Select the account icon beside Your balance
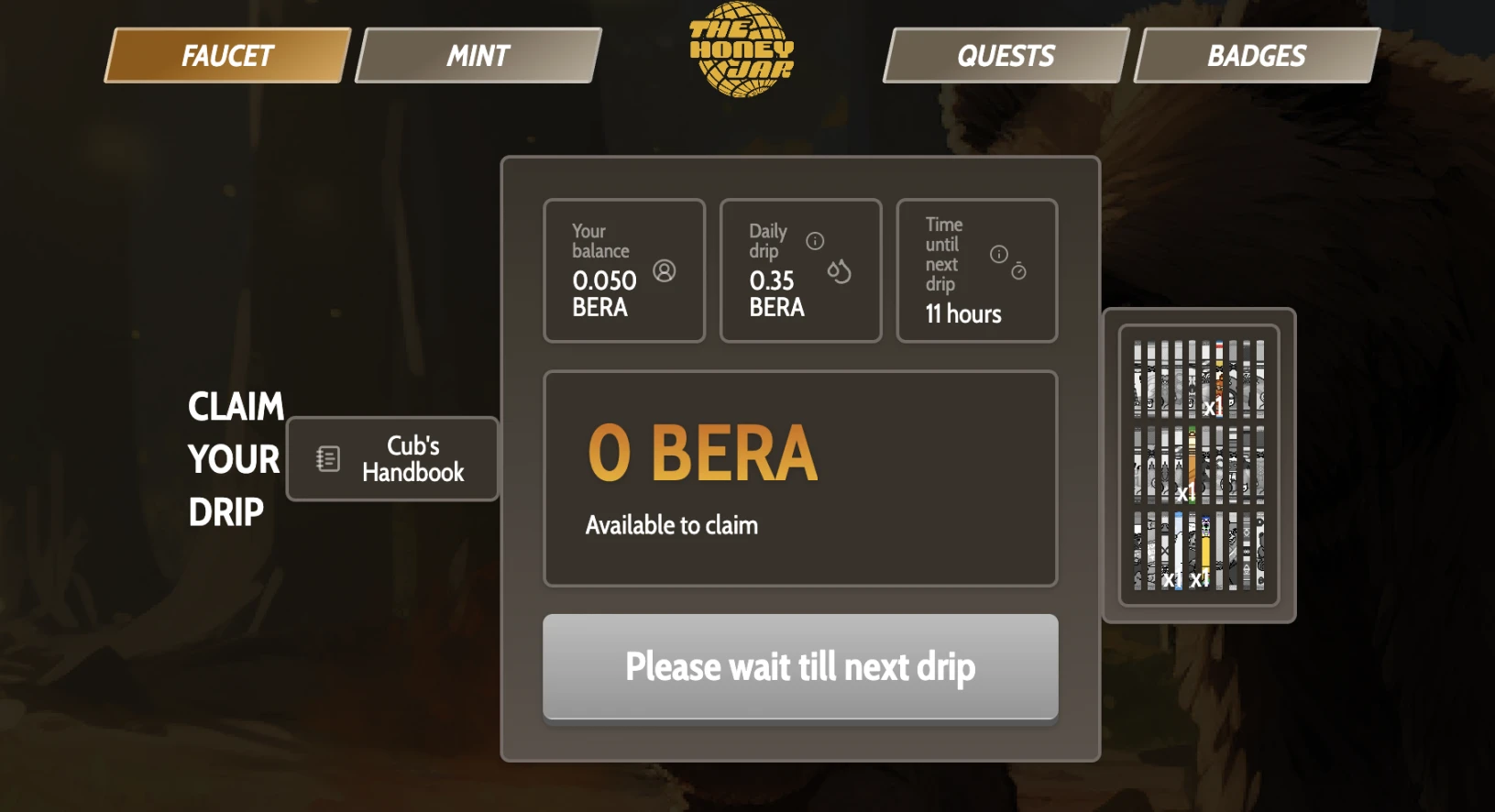 tap(665, 271)
